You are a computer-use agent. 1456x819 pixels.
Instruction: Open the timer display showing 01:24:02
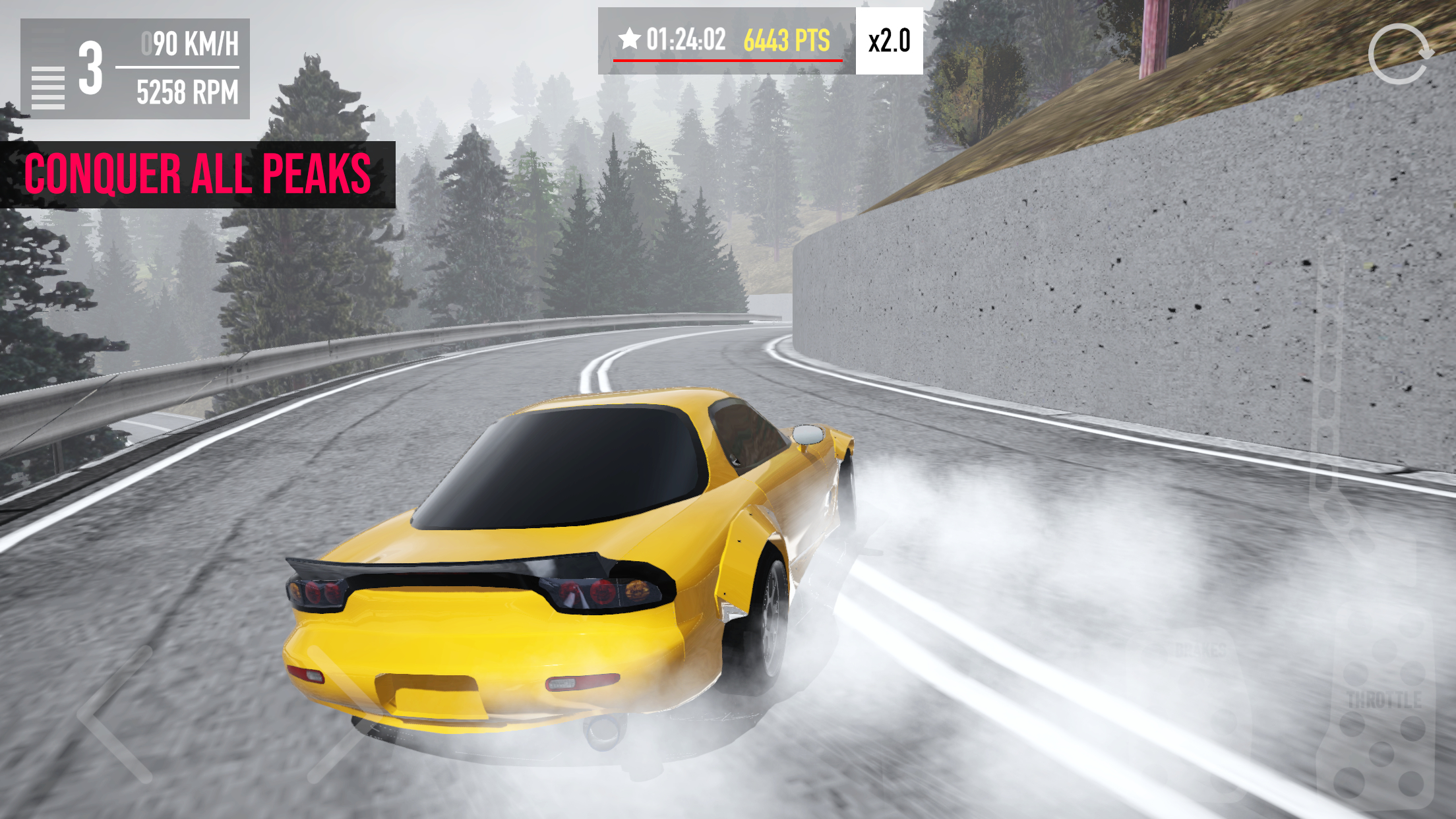tap(686, 40)
